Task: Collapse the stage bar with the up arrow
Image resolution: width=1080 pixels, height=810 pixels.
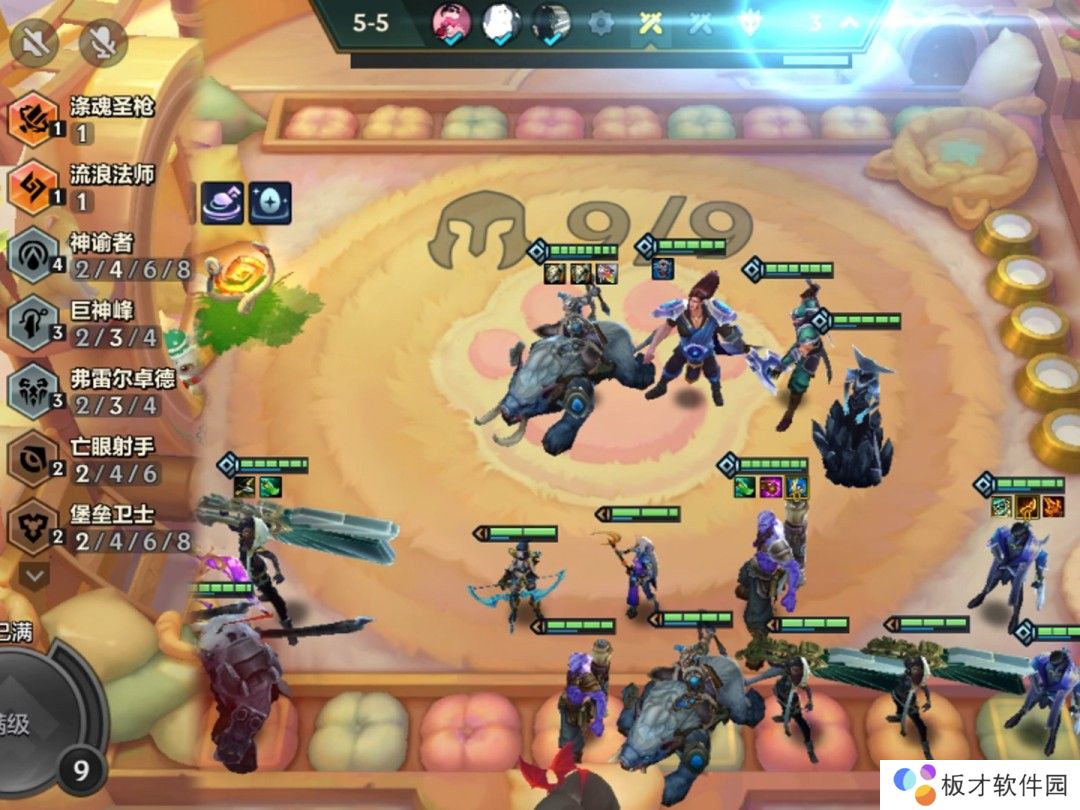Action: [x=849, y=22]
